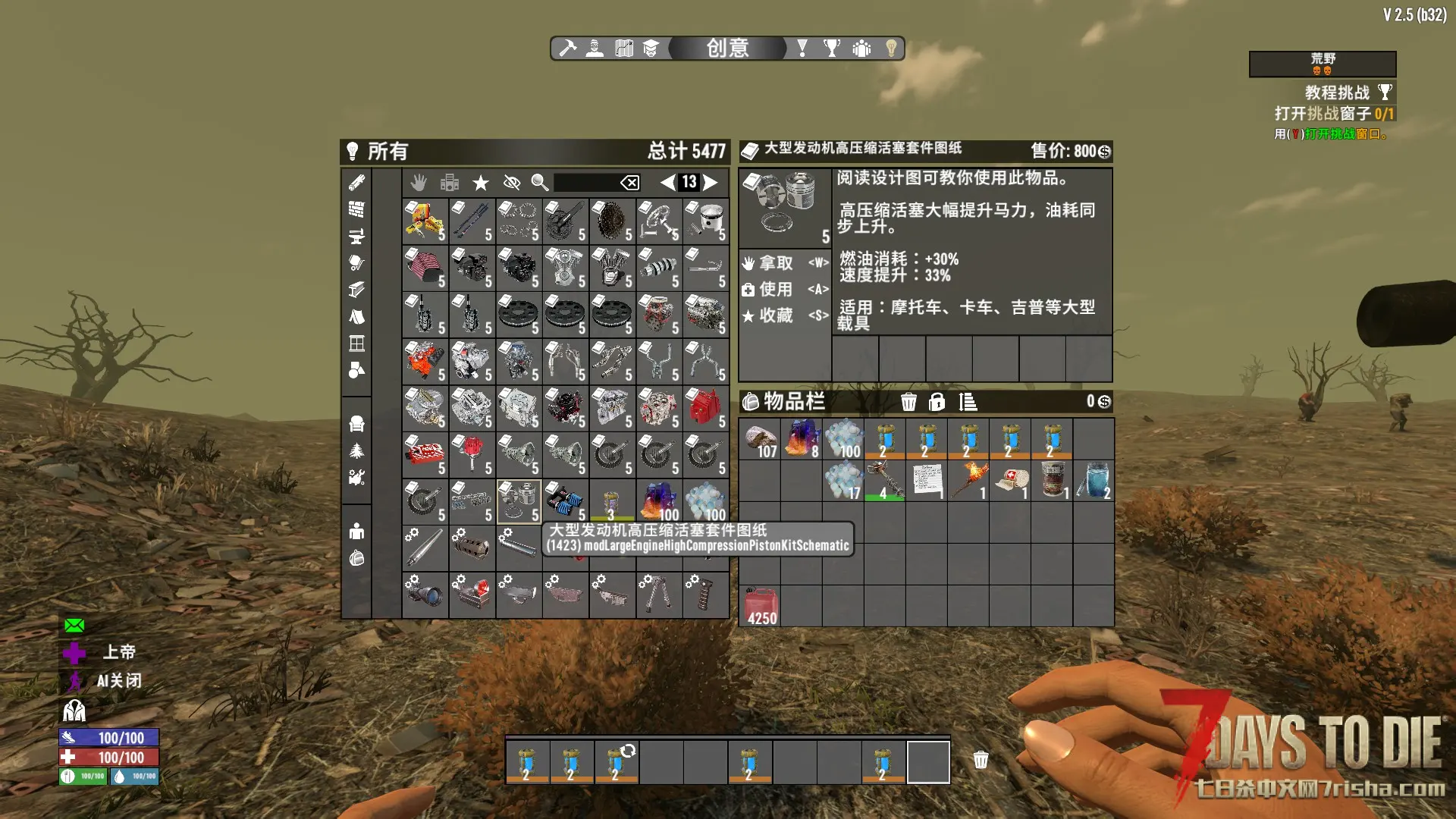The height and width of the screenshot is (819, 1456).
Task: Toggle the crossed-eye hidden items filter
Action: 512,182
